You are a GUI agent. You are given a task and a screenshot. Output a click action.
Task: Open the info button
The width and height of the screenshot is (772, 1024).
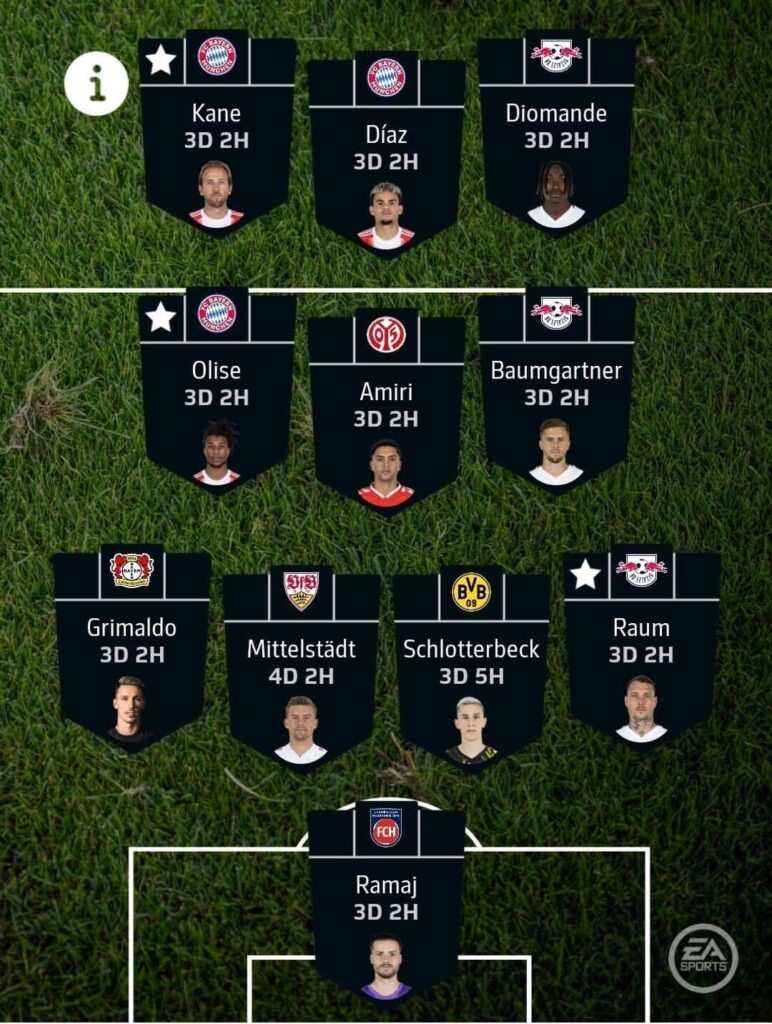[x=96, y=84]
